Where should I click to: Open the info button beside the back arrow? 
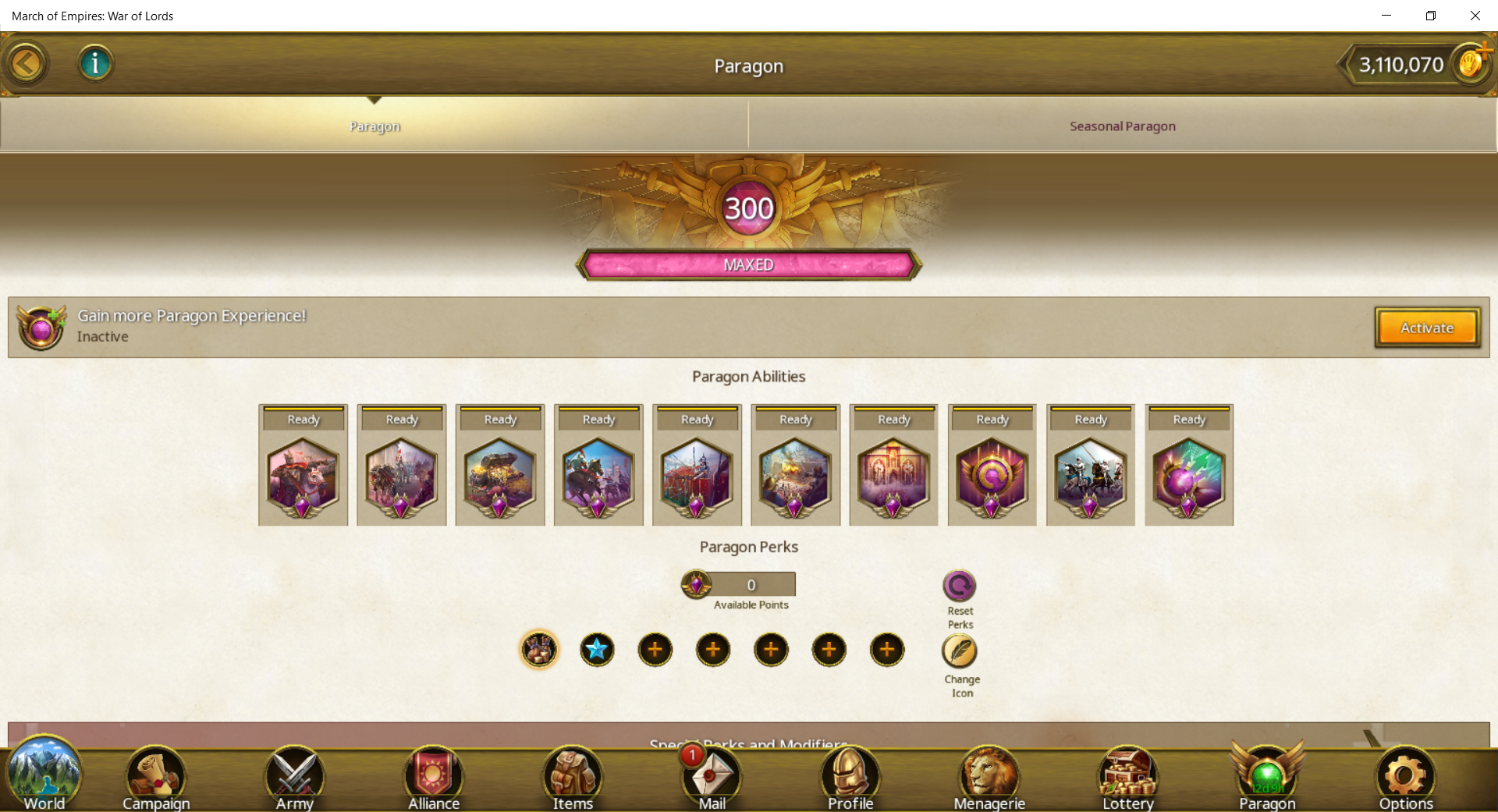point(95,63)
